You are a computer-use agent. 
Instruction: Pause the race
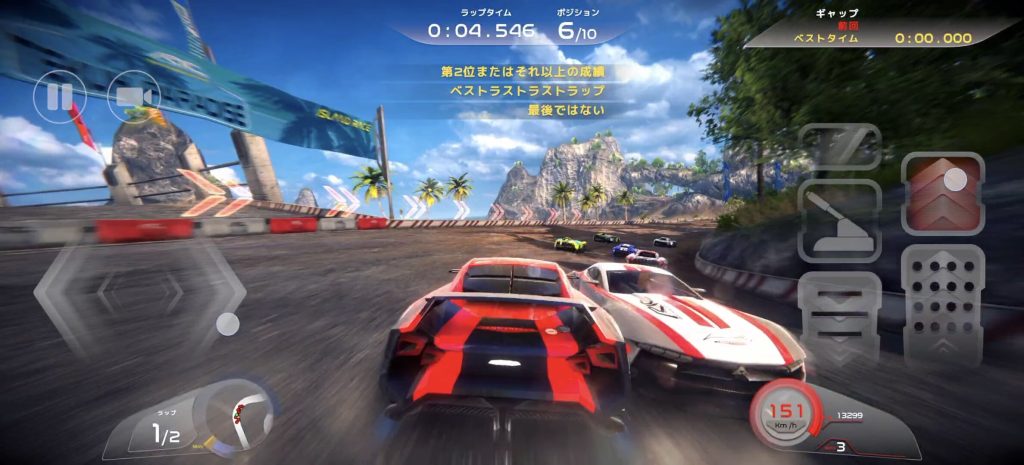click(x=53, y=97)
